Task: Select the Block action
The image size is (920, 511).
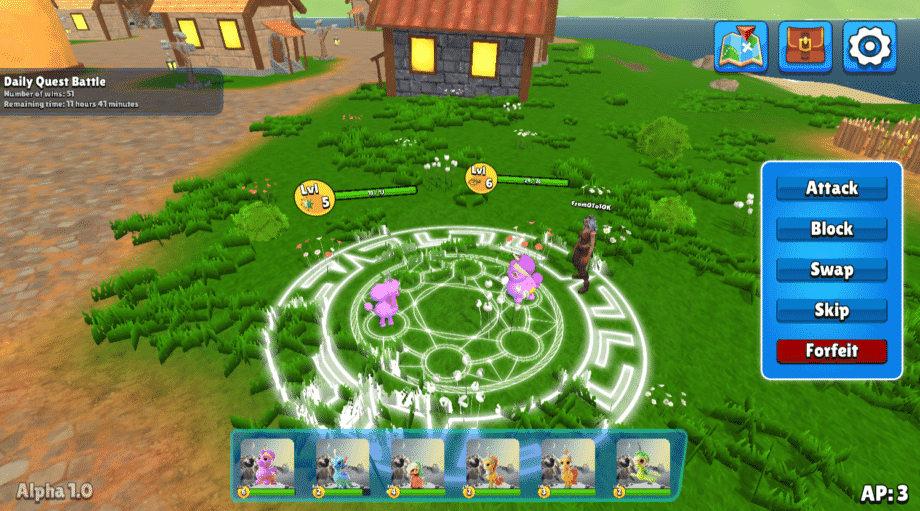Action: [x=831, y=229]
